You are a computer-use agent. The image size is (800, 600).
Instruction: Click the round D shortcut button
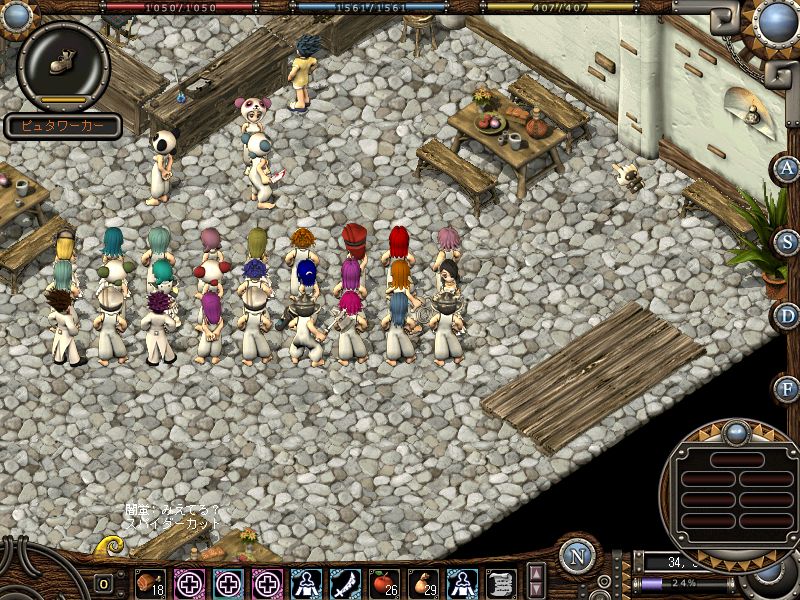click(x=787, y=315)
